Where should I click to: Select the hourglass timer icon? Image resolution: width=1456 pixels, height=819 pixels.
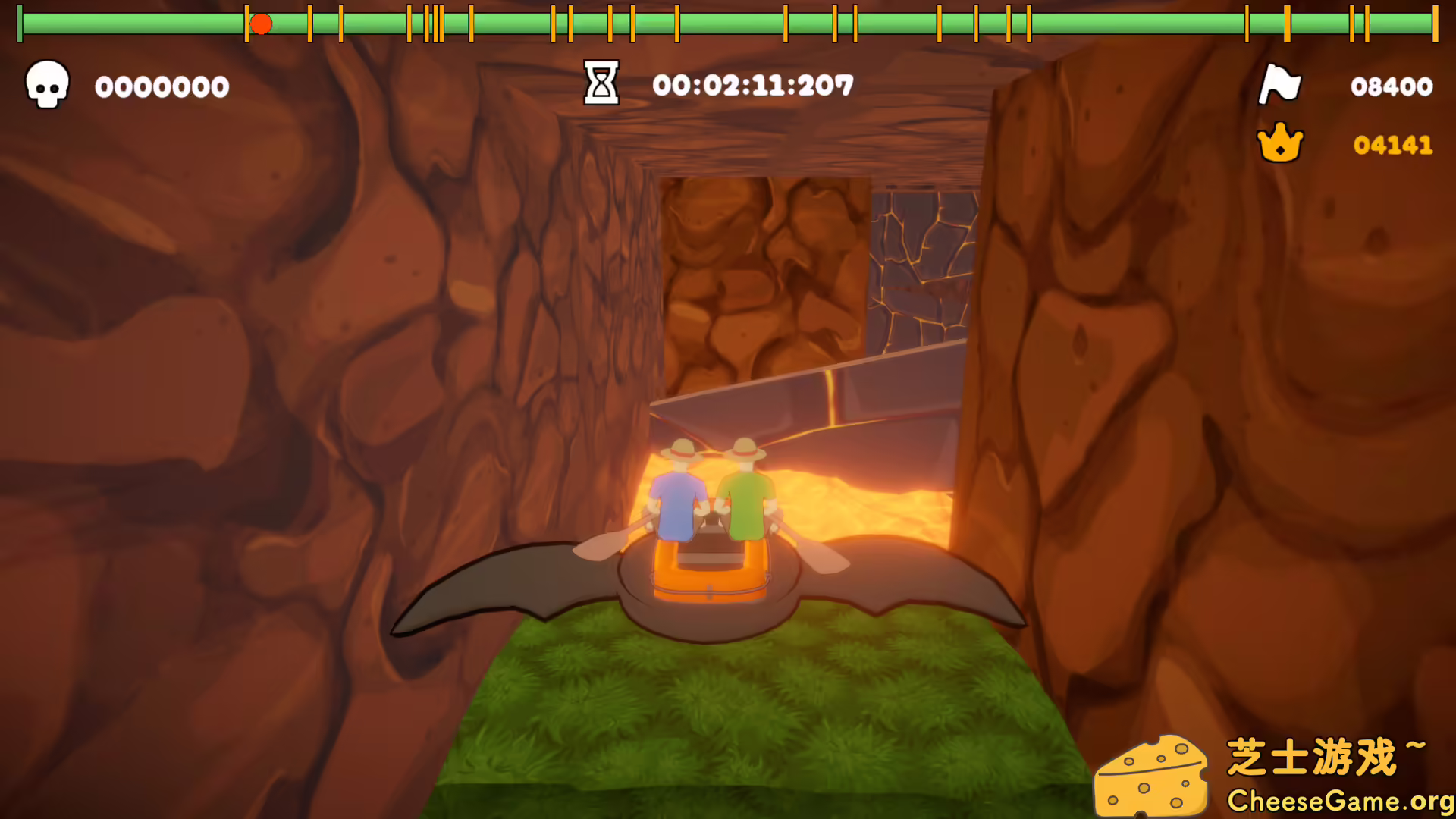click(600, 83)
